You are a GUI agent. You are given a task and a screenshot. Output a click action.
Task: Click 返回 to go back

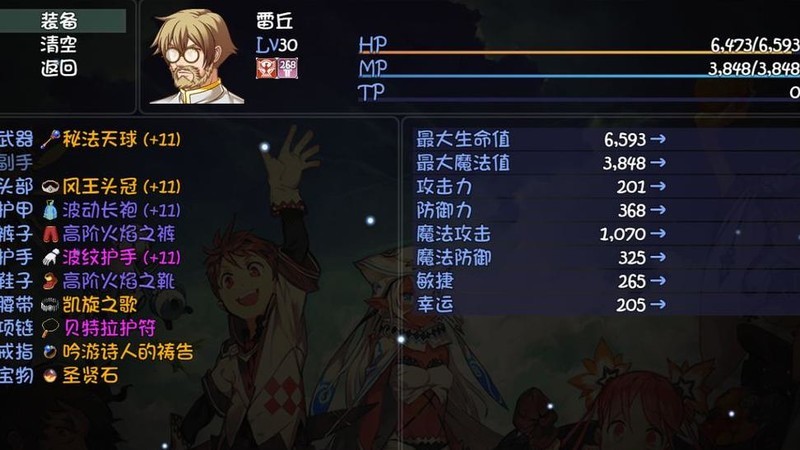click(x=59, y=69)
